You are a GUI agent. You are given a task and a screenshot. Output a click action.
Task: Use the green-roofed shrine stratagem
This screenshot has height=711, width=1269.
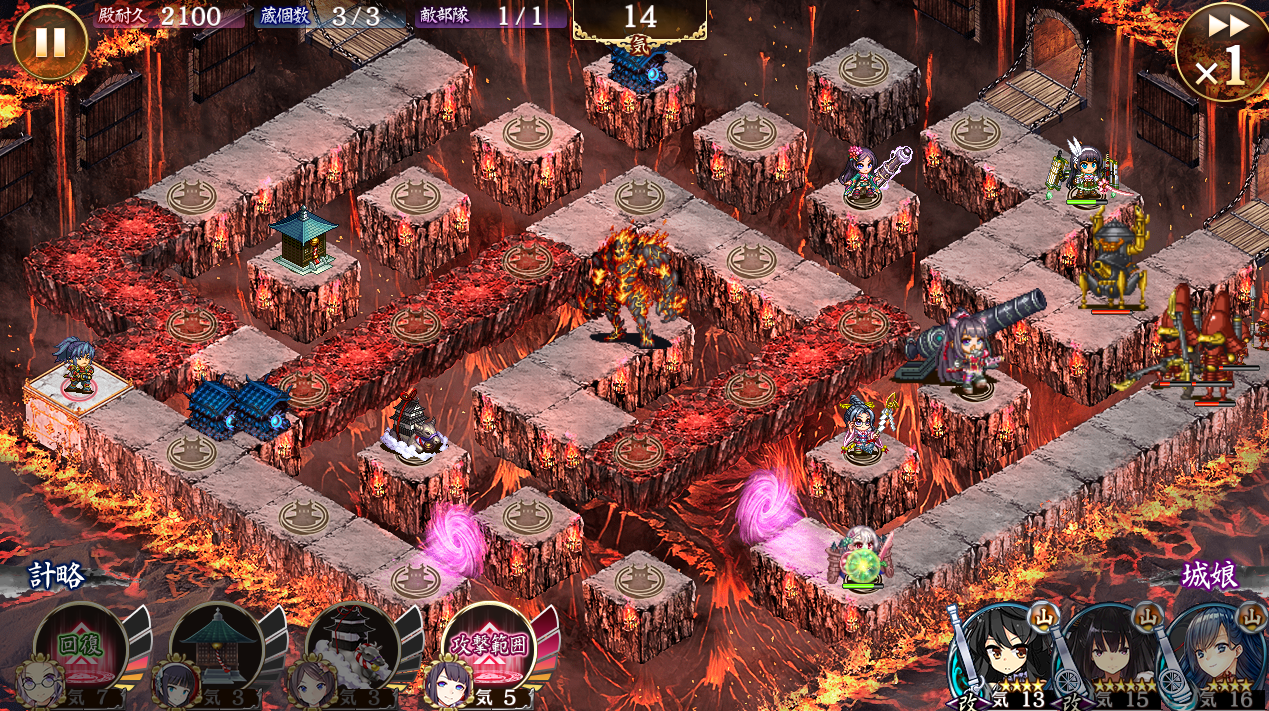(x=216, y=647)
